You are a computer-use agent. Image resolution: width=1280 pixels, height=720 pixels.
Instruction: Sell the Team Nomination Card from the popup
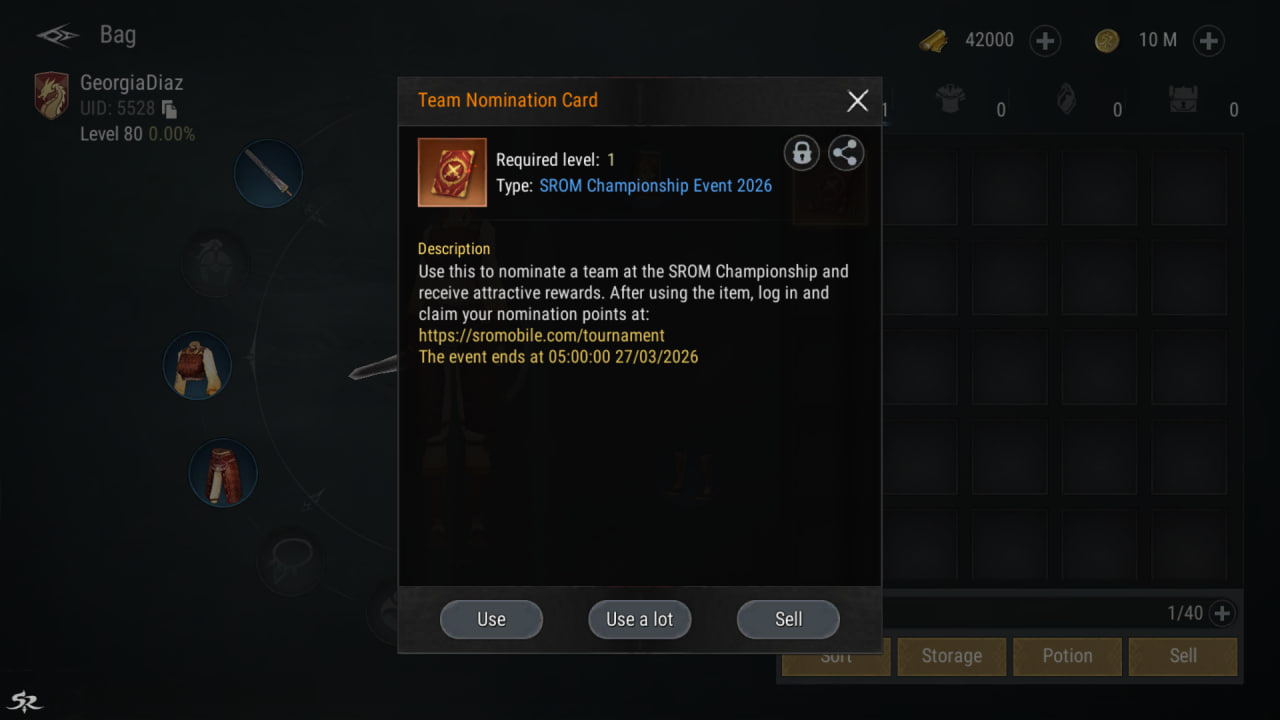[788, 619]
